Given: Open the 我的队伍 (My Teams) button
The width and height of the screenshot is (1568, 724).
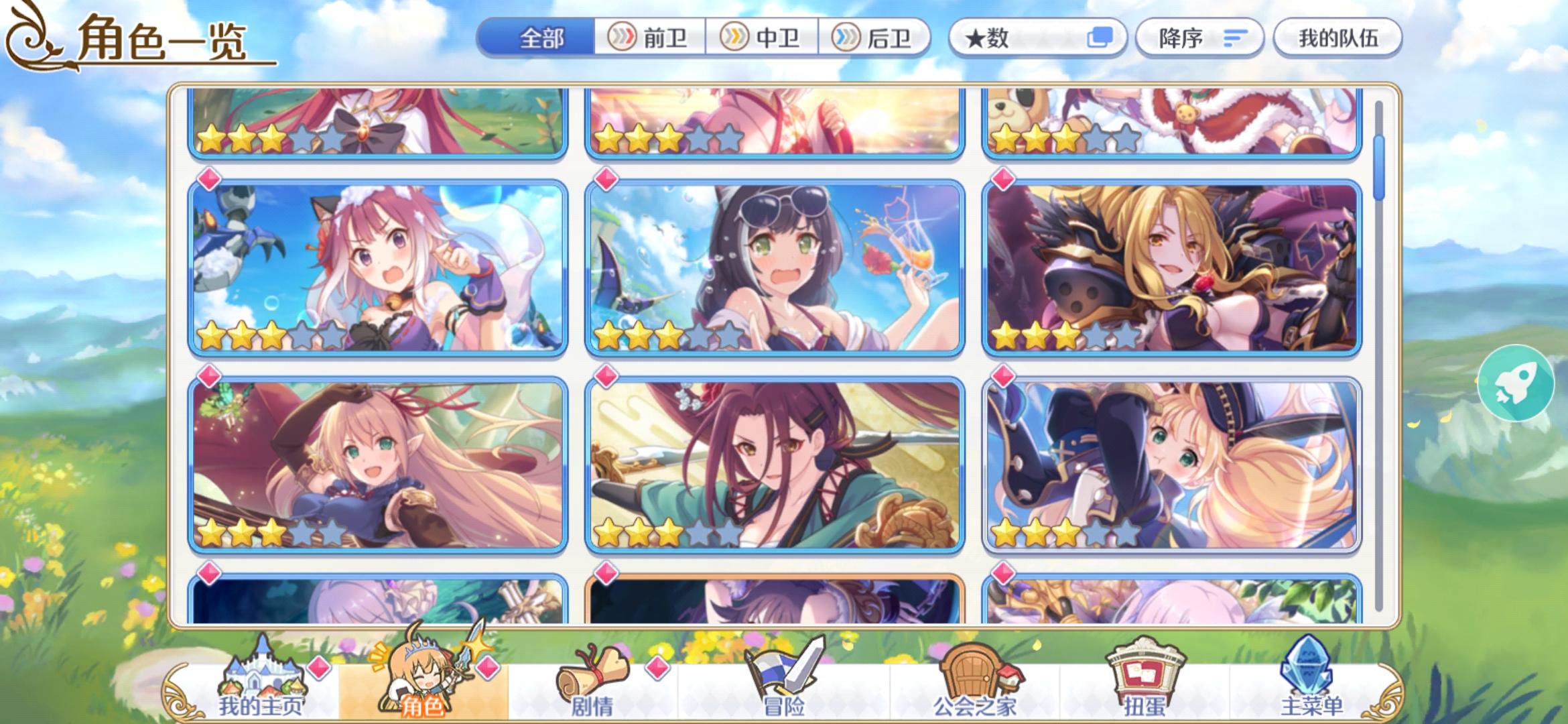Looking at the screenshot, I should [x=1337, y=38].
